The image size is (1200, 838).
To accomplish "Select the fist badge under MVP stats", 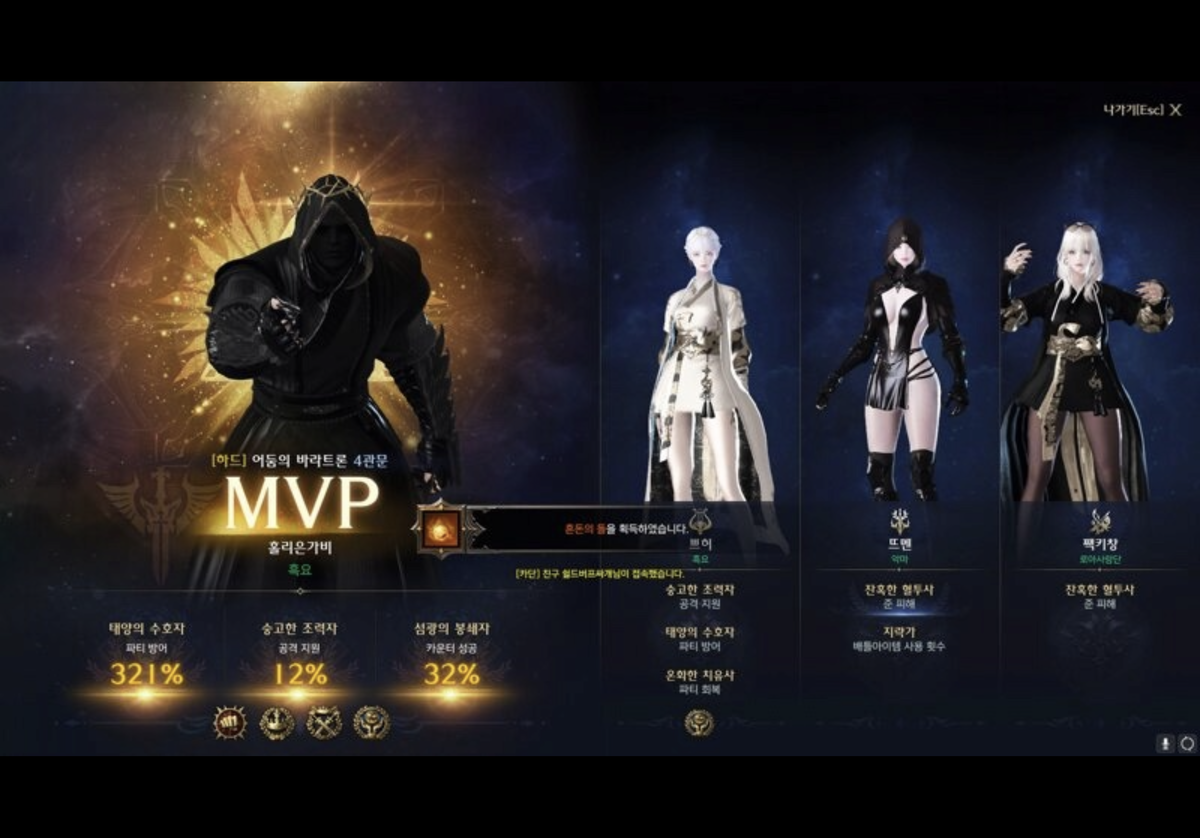I will 230,721.
